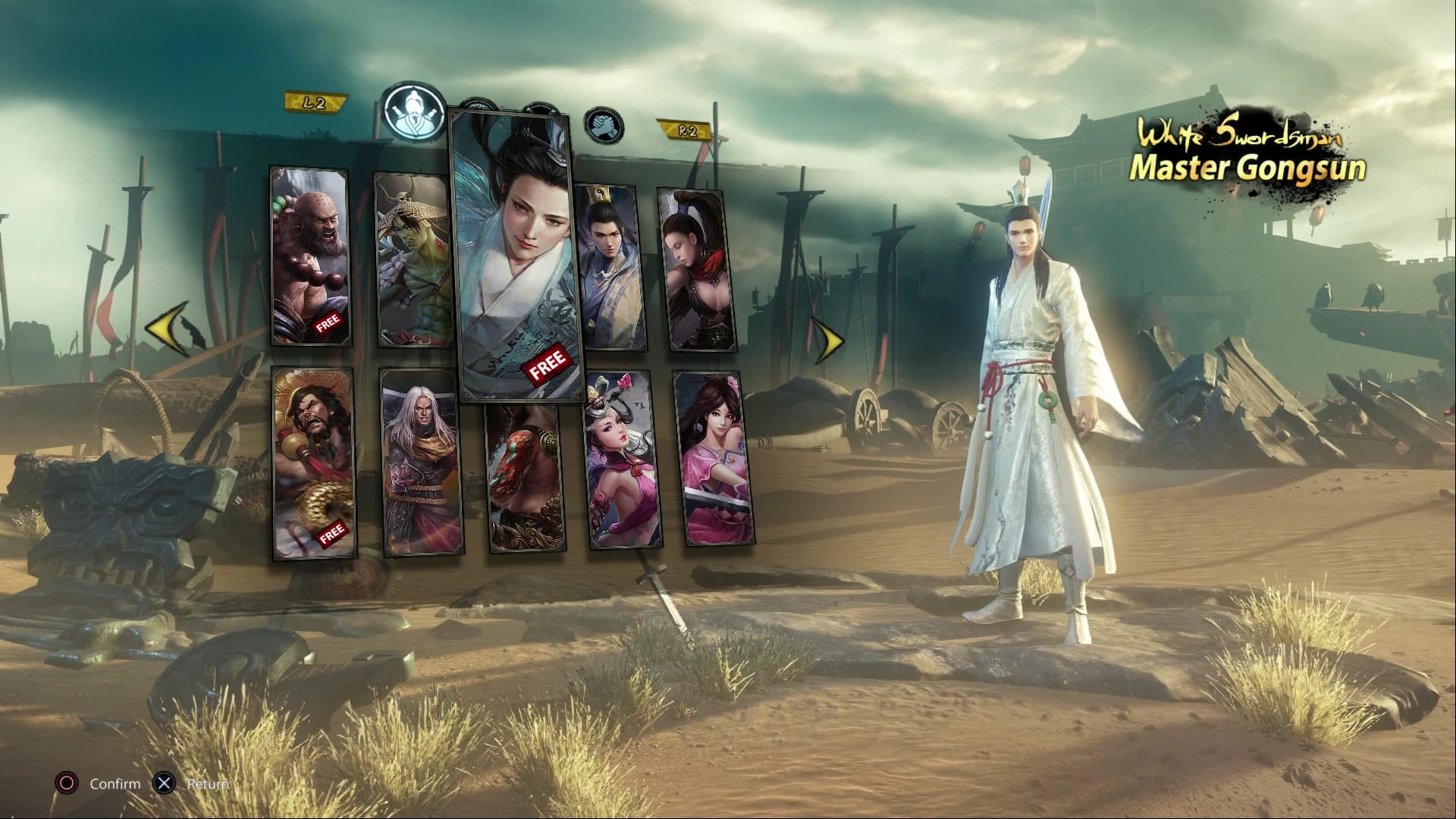Click the circular mode icon behind the enlarged portrait

coord(540,110)
